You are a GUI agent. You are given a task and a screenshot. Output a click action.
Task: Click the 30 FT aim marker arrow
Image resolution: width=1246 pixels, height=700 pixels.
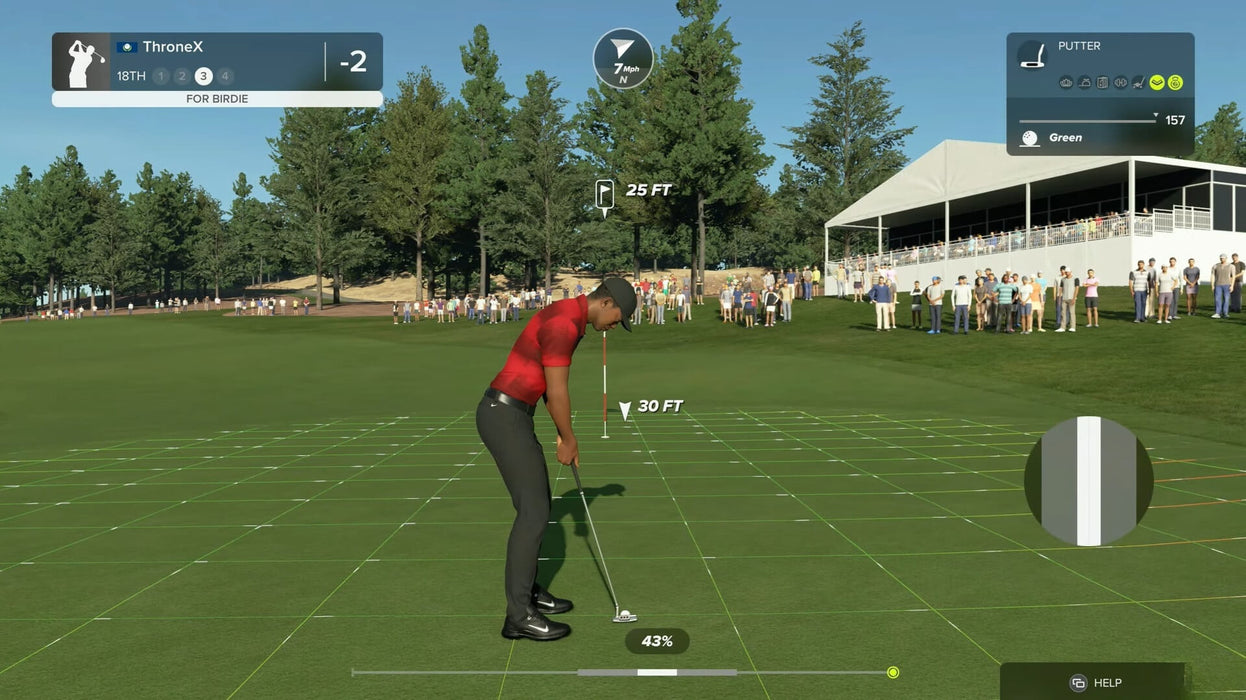tap(625, 409)
